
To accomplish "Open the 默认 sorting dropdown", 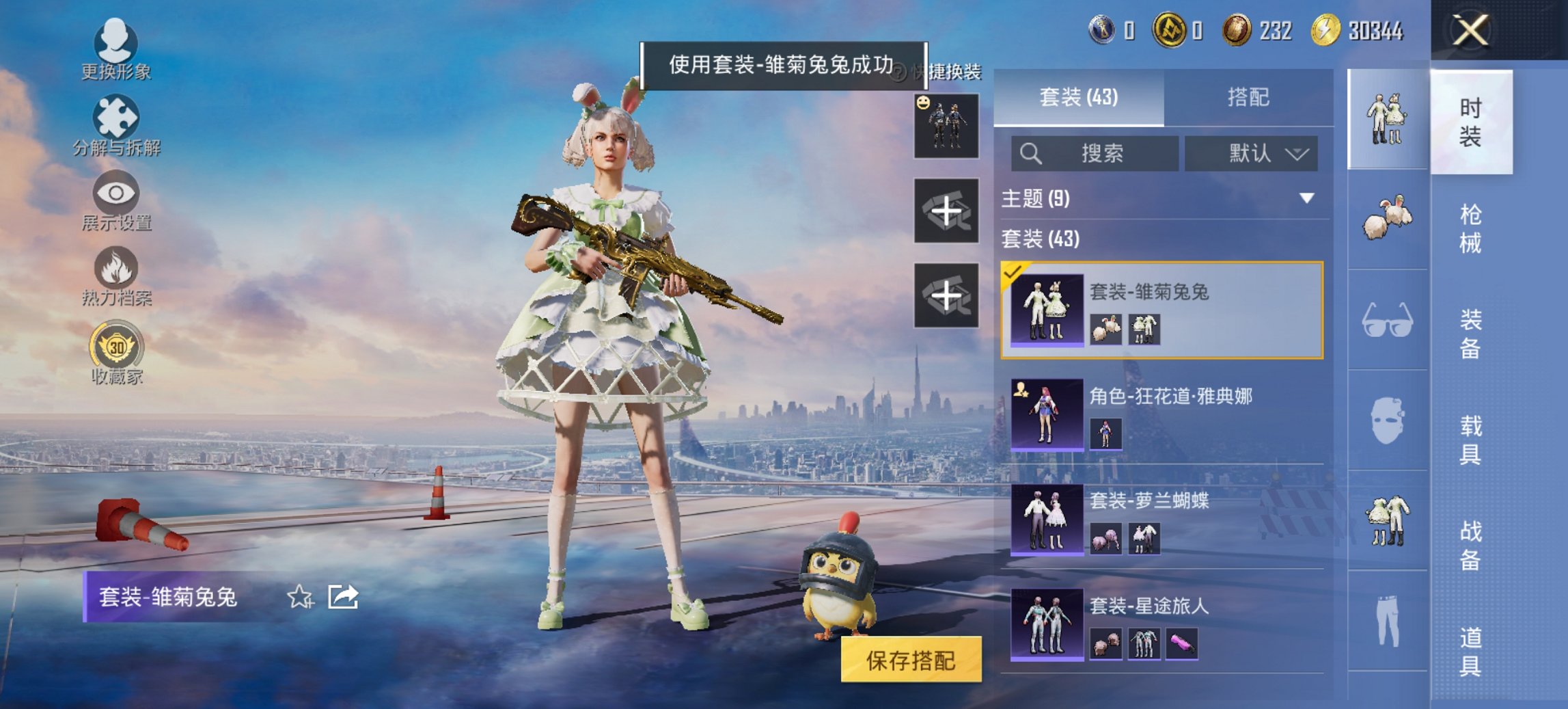I will click(x=1249, y=154).
